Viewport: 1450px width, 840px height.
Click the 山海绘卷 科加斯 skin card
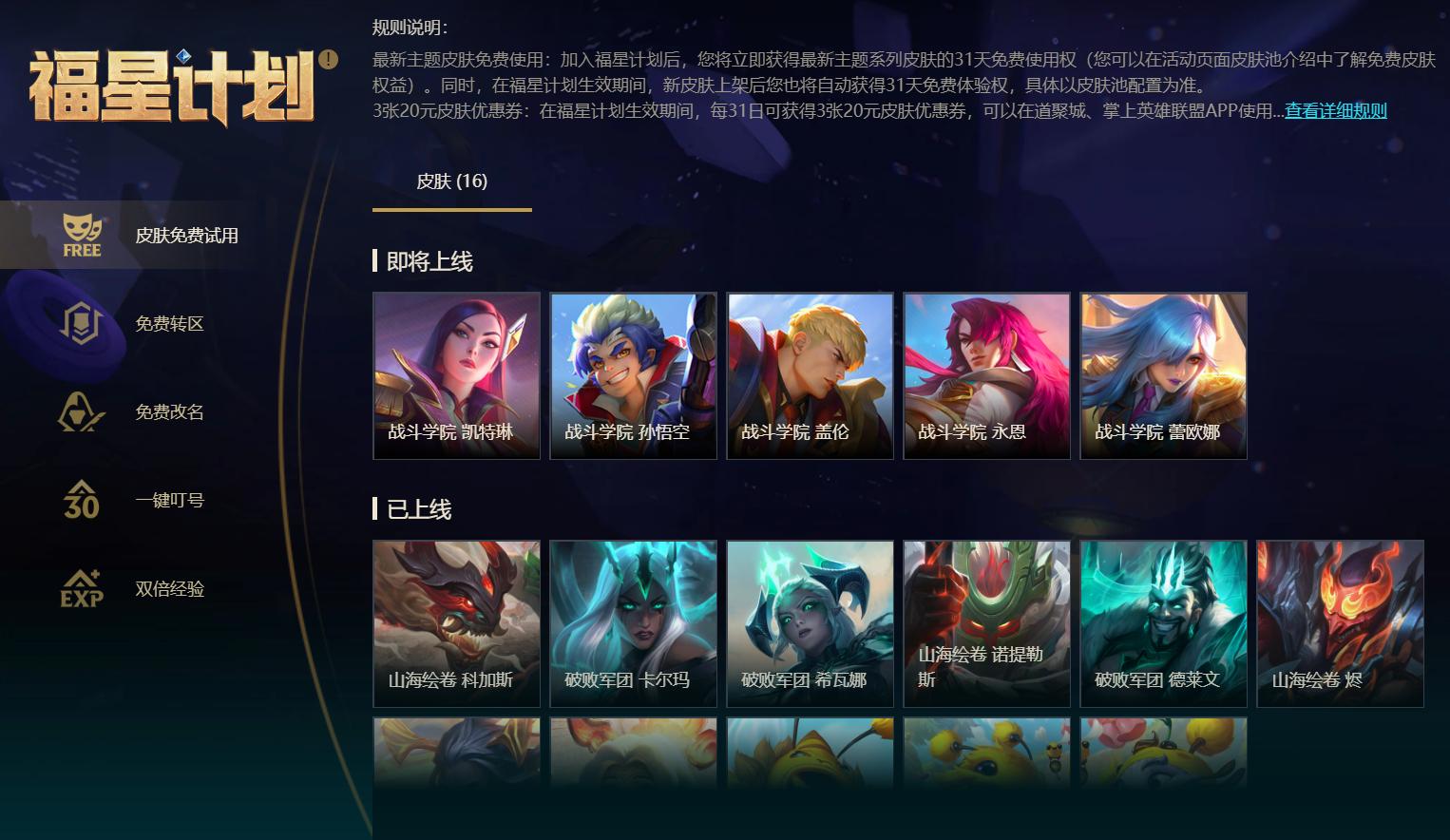click(456, 623)
